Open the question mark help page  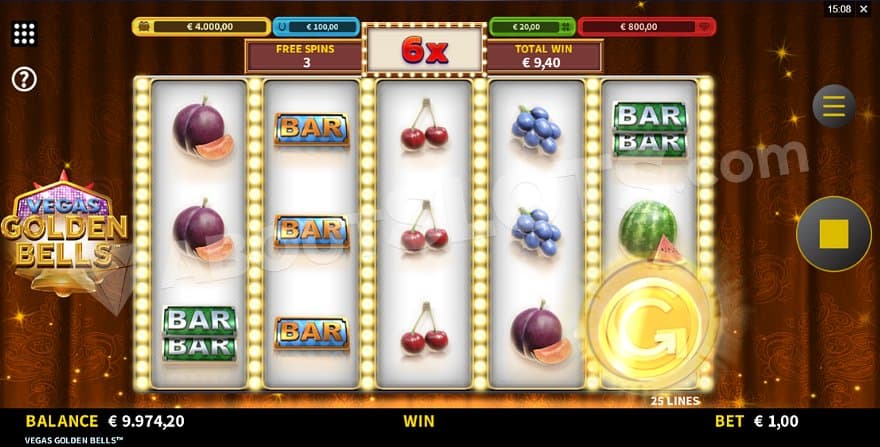pos(24,79)
